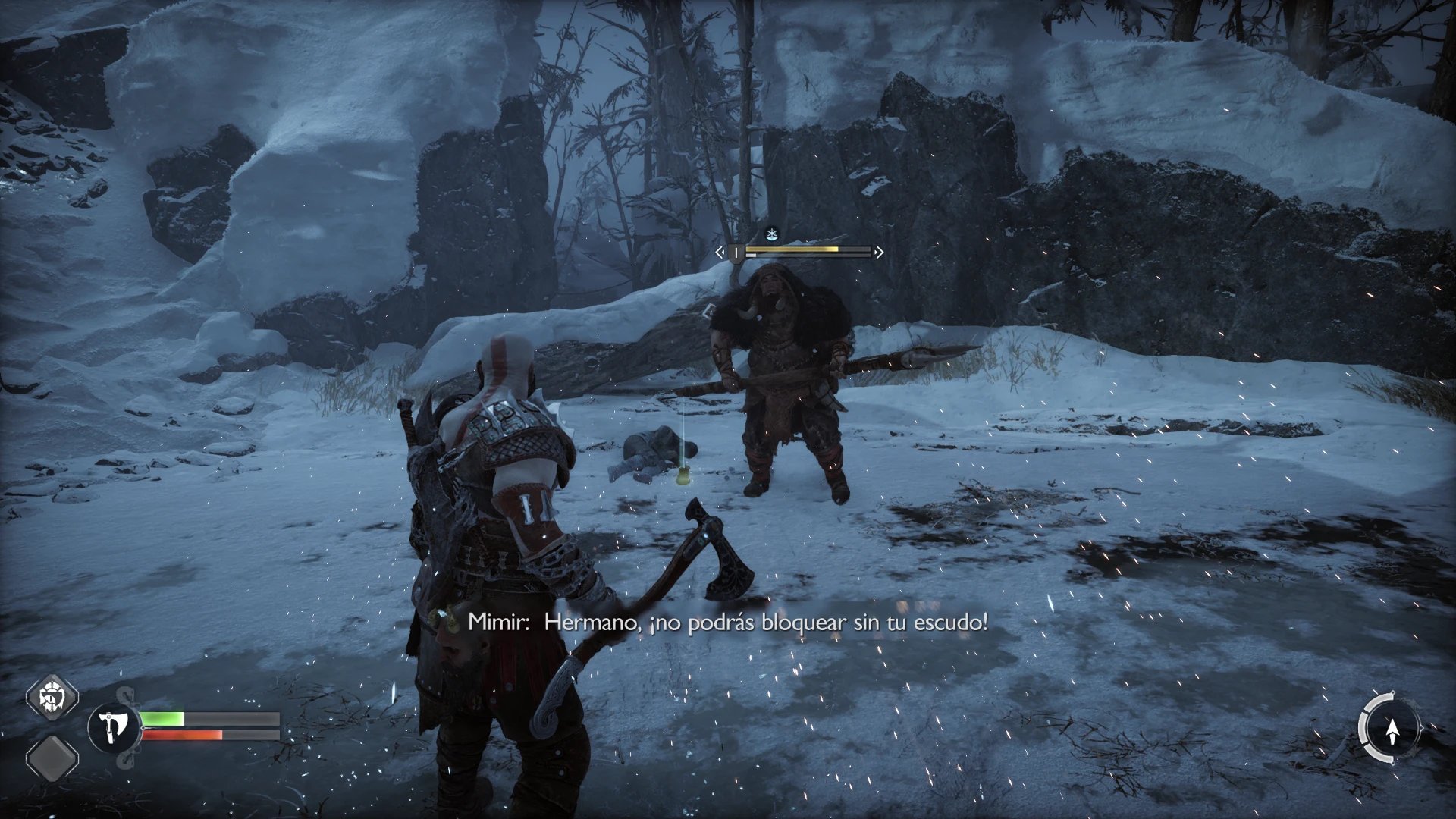Image resolution: width=1456 pixels, height=819 pixels.
Task: Click the status icon above the enemy health bar
Action: [772, 234]
